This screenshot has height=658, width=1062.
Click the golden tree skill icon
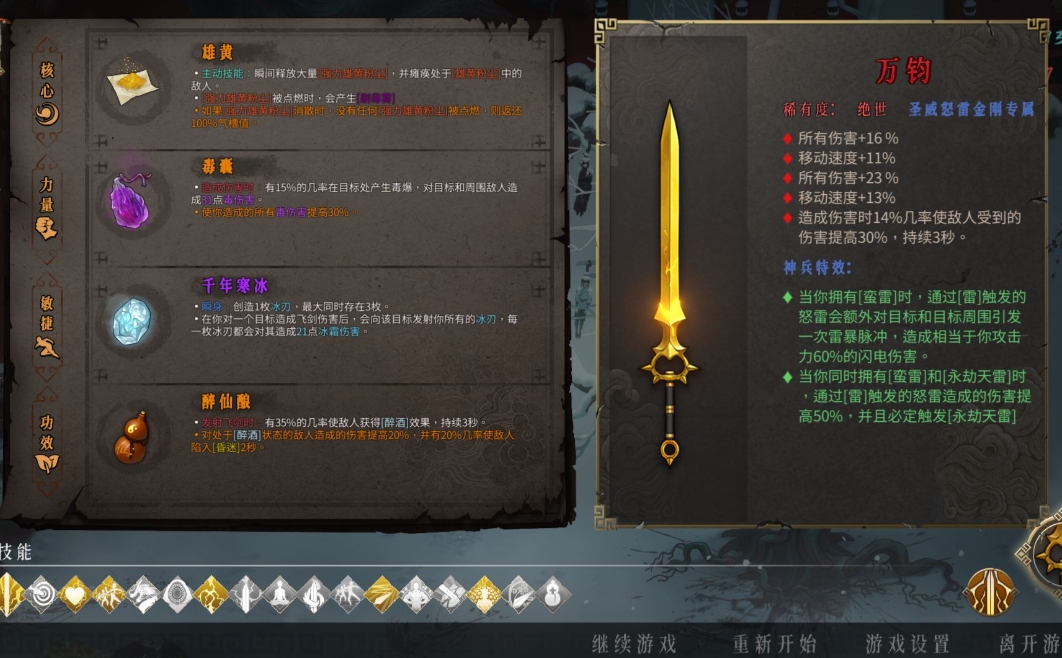(483, 594)
